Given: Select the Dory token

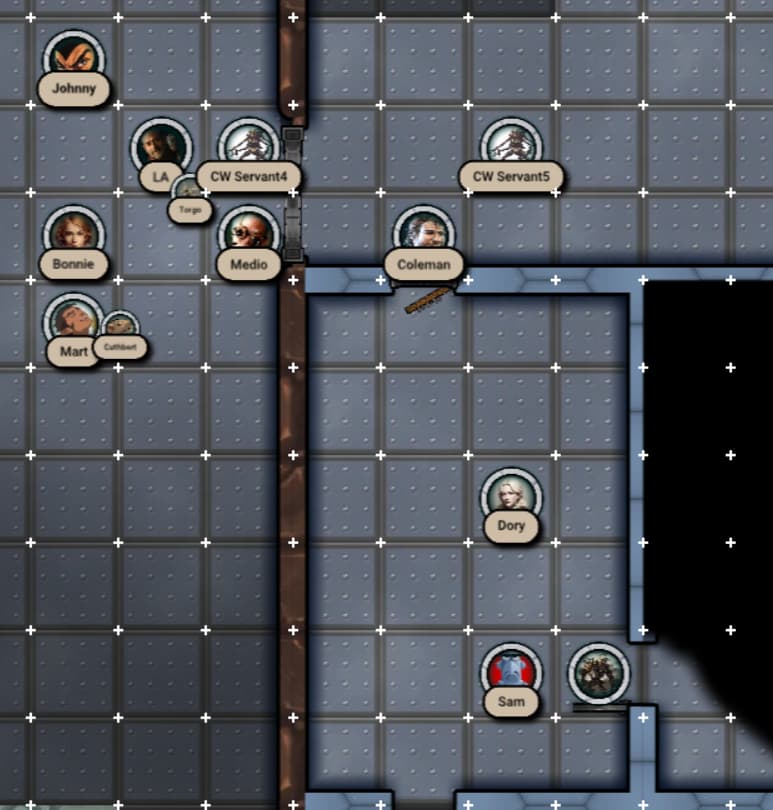Looking at the screenshot, I should [511, 497].
